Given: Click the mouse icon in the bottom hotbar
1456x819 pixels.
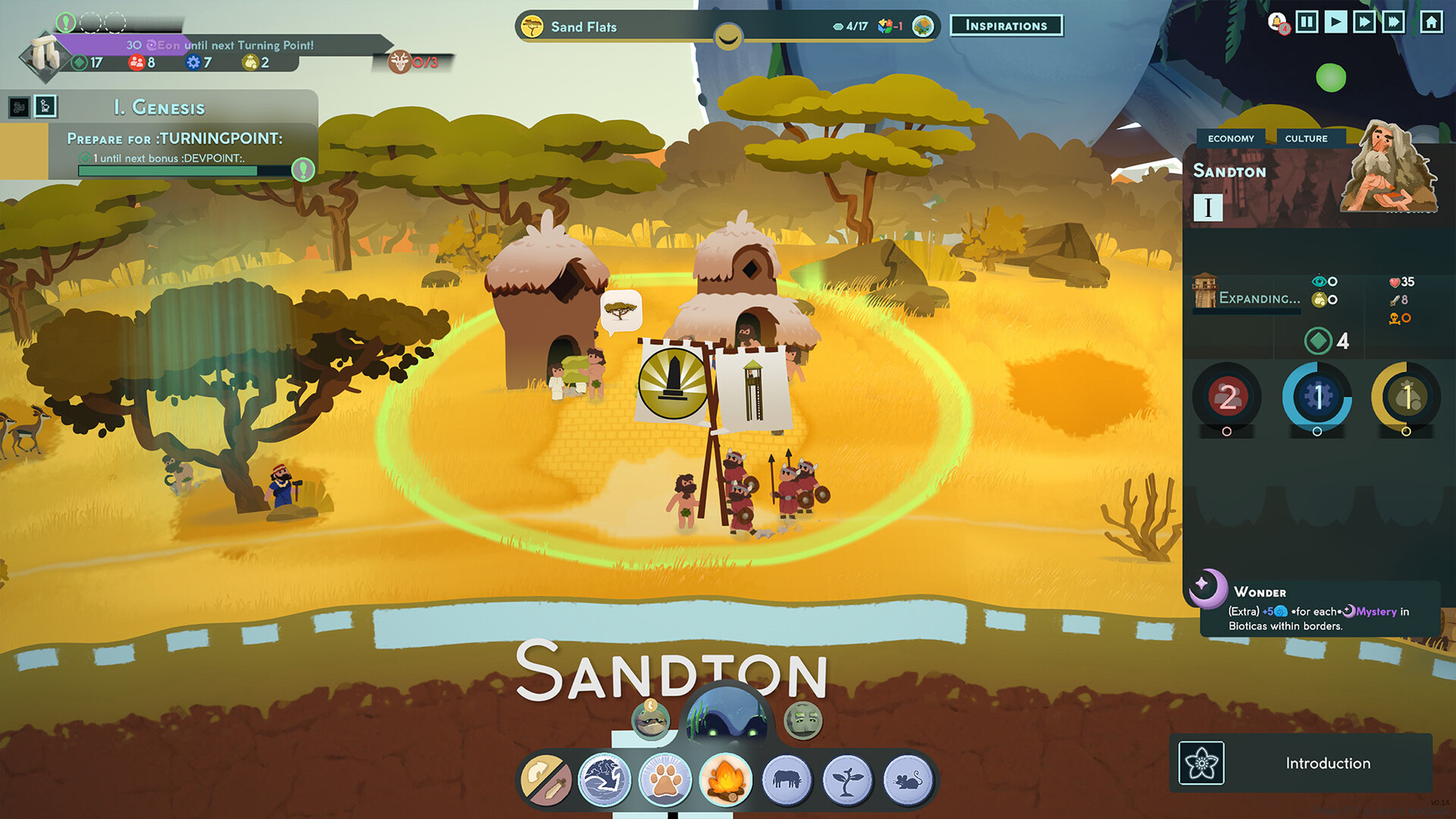Looking at the screenshot, I should 908,779.
